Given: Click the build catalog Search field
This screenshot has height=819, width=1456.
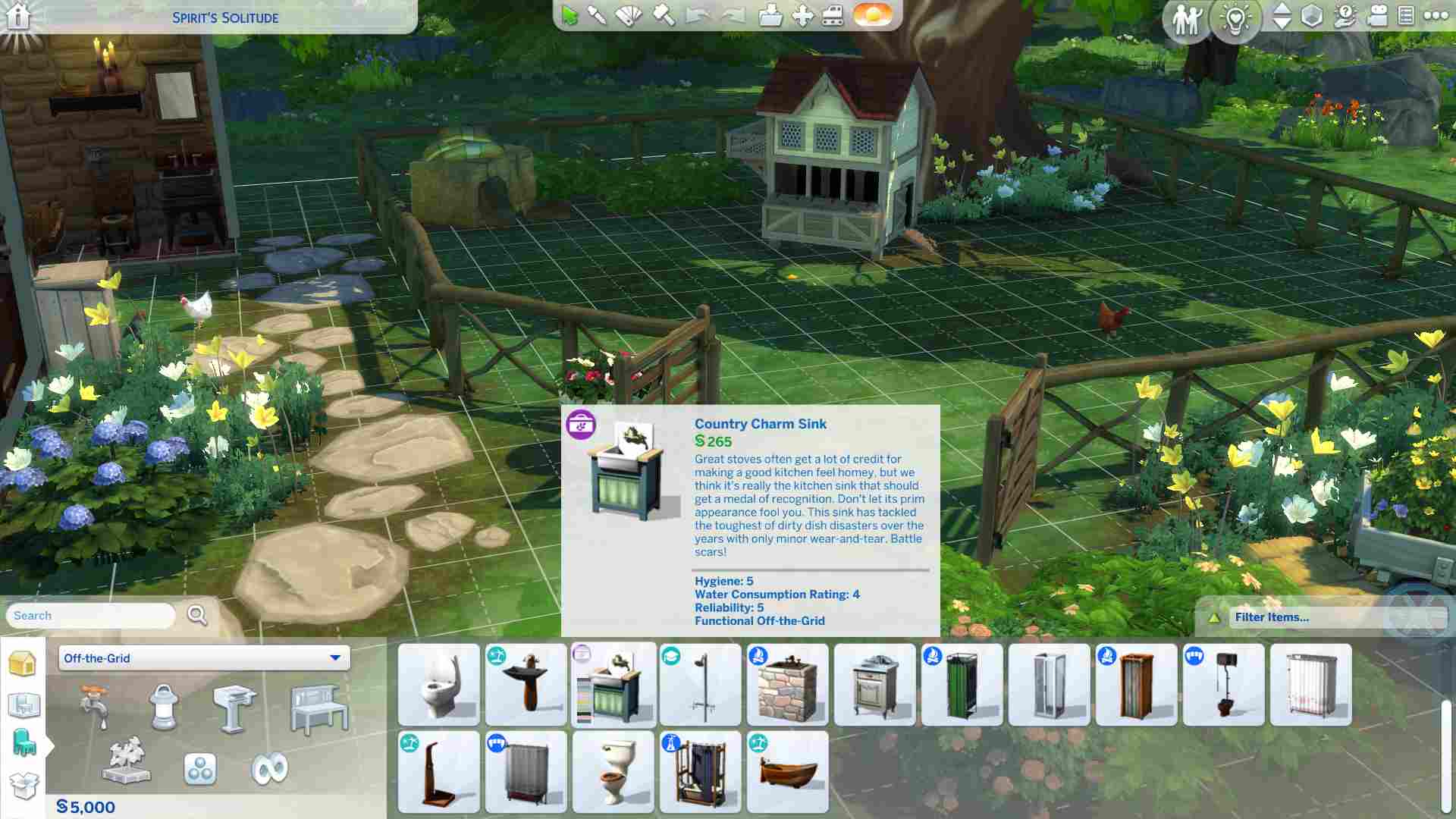Looking at the screenshot, I should [x=91, y=616].
